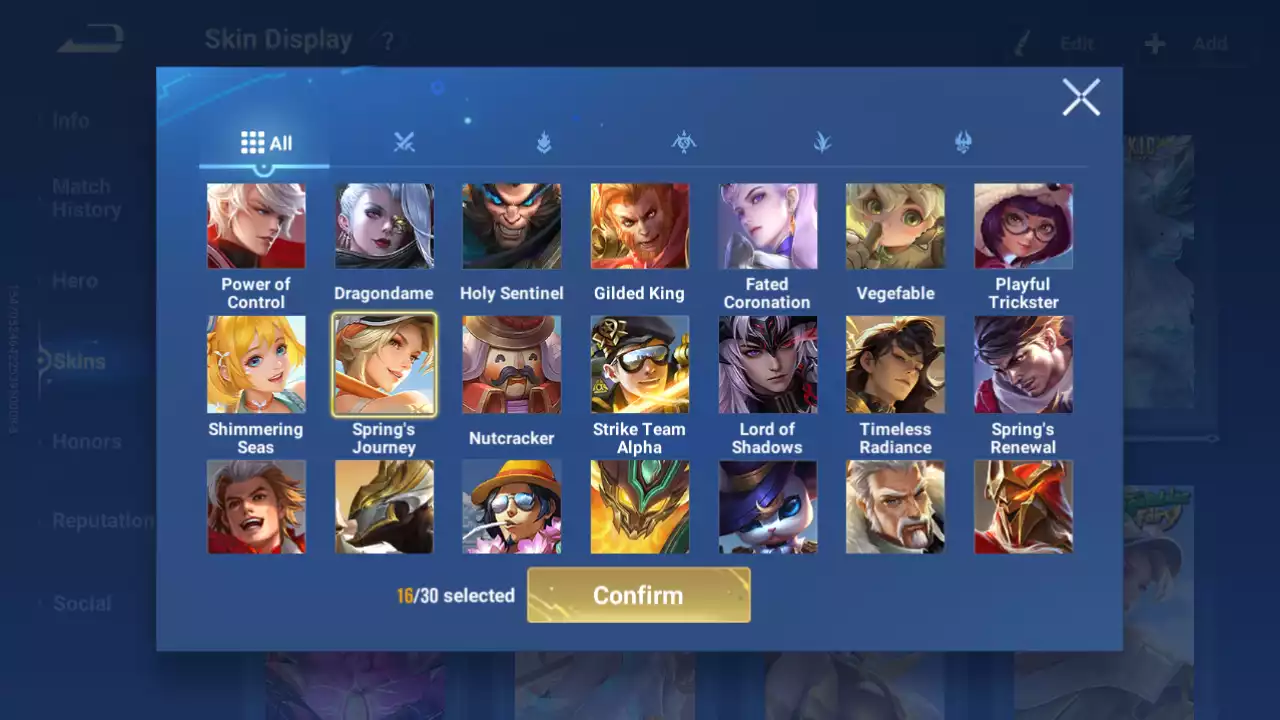Pick the Lord of Shadows skin
This screenshot has width=1280, height=720.
click(768, 364)
